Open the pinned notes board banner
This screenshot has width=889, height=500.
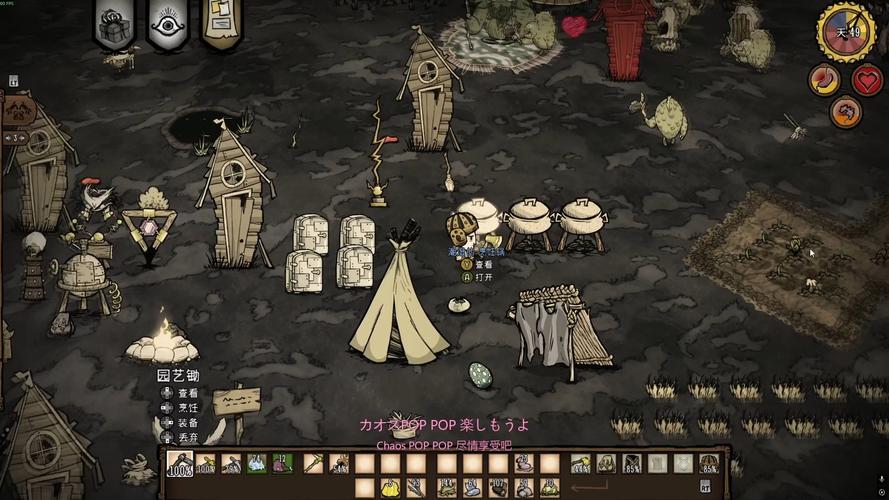(220, 22)
